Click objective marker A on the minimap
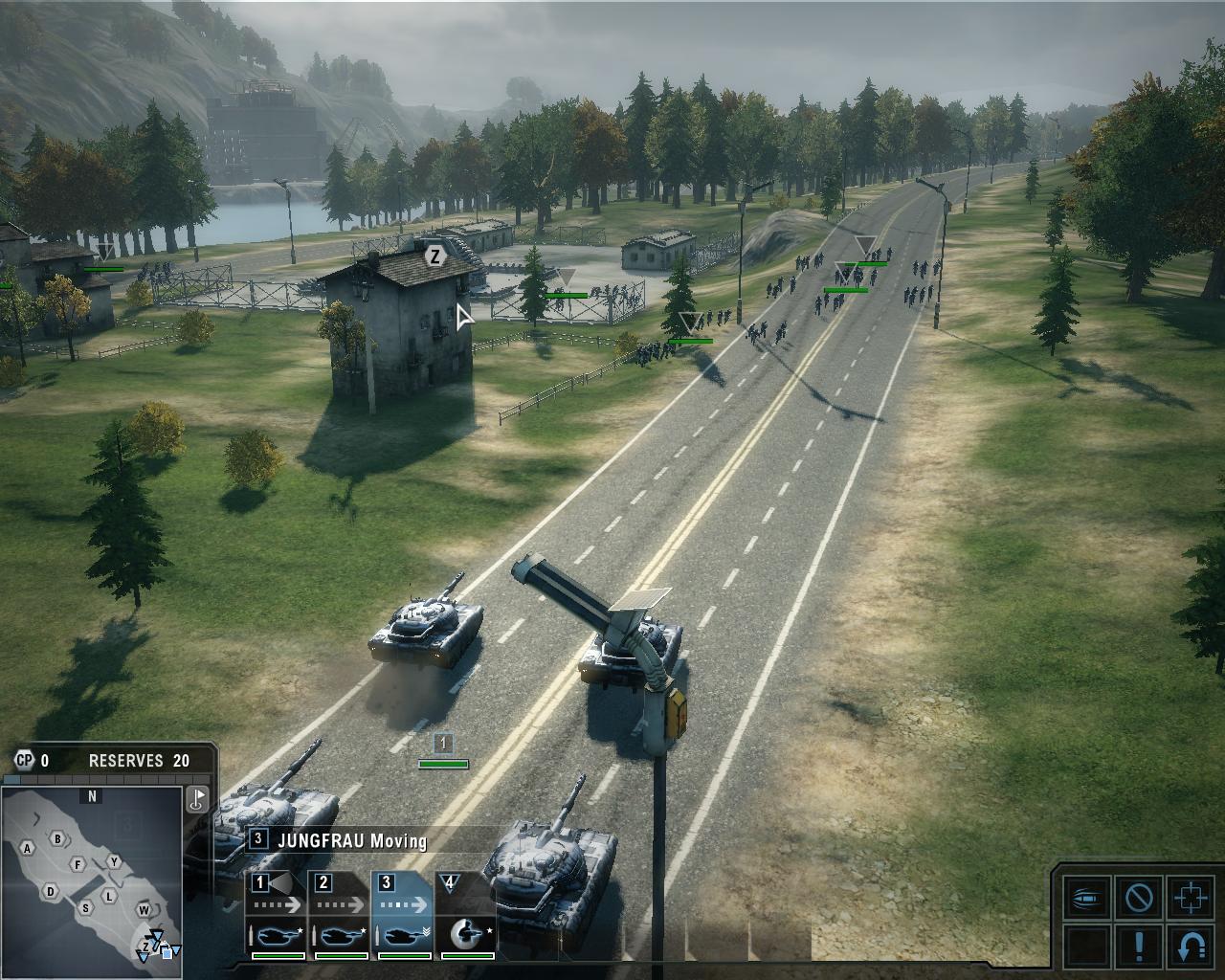This screenshot has width=1225, height=980. (28, 848)
